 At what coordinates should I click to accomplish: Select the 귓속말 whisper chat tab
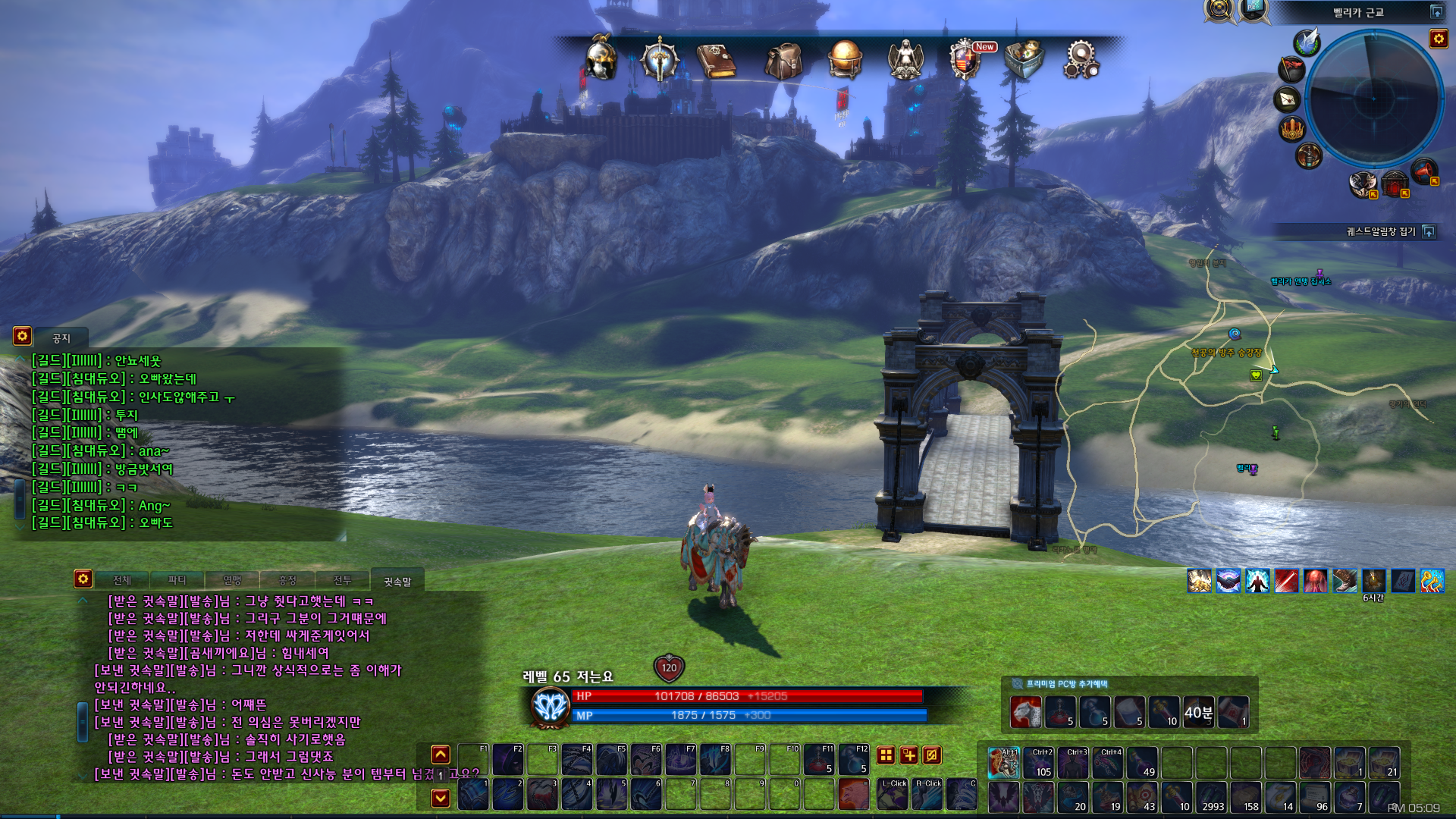(x=397, y=582)
